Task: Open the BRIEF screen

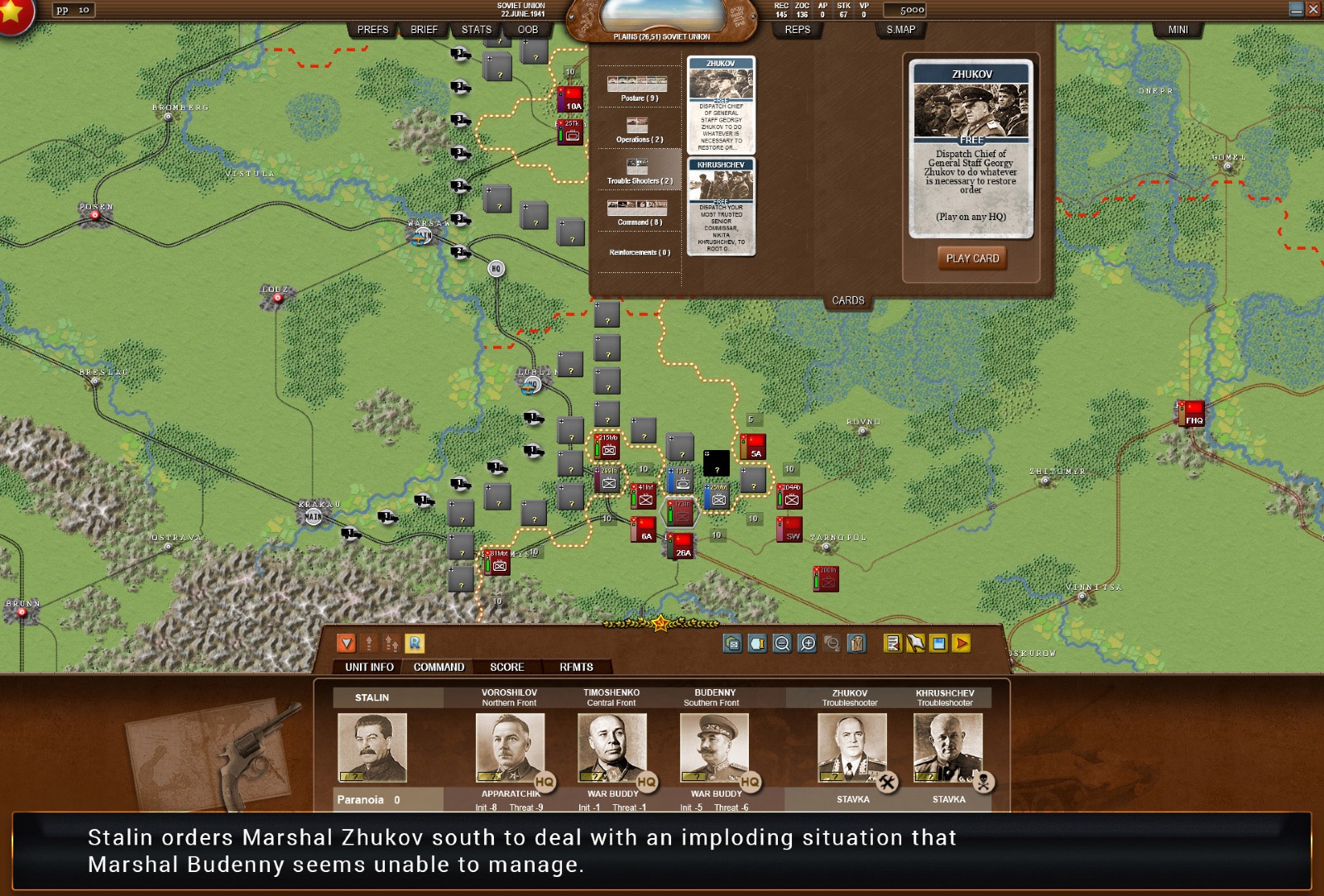Action: click(x=424, y=30)
